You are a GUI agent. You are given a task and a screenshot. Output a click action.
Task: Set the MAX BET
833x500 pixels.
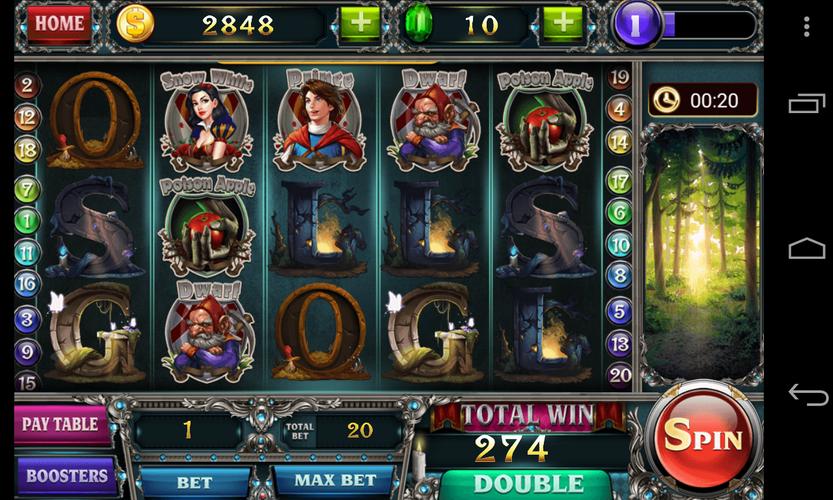[x=334, y=482]
